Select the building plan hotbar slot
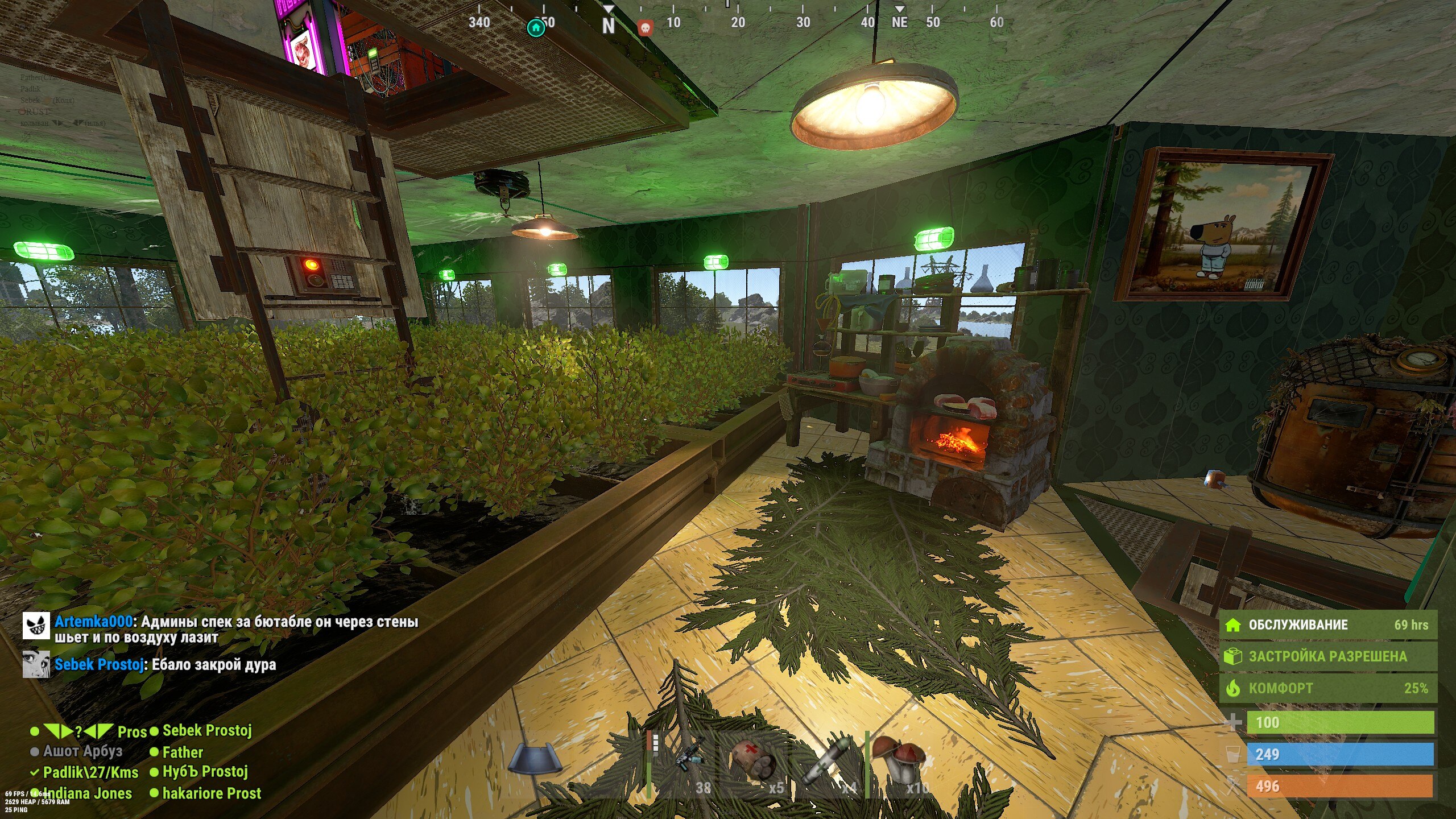The image size is (1456, 819). pos(536,760)
